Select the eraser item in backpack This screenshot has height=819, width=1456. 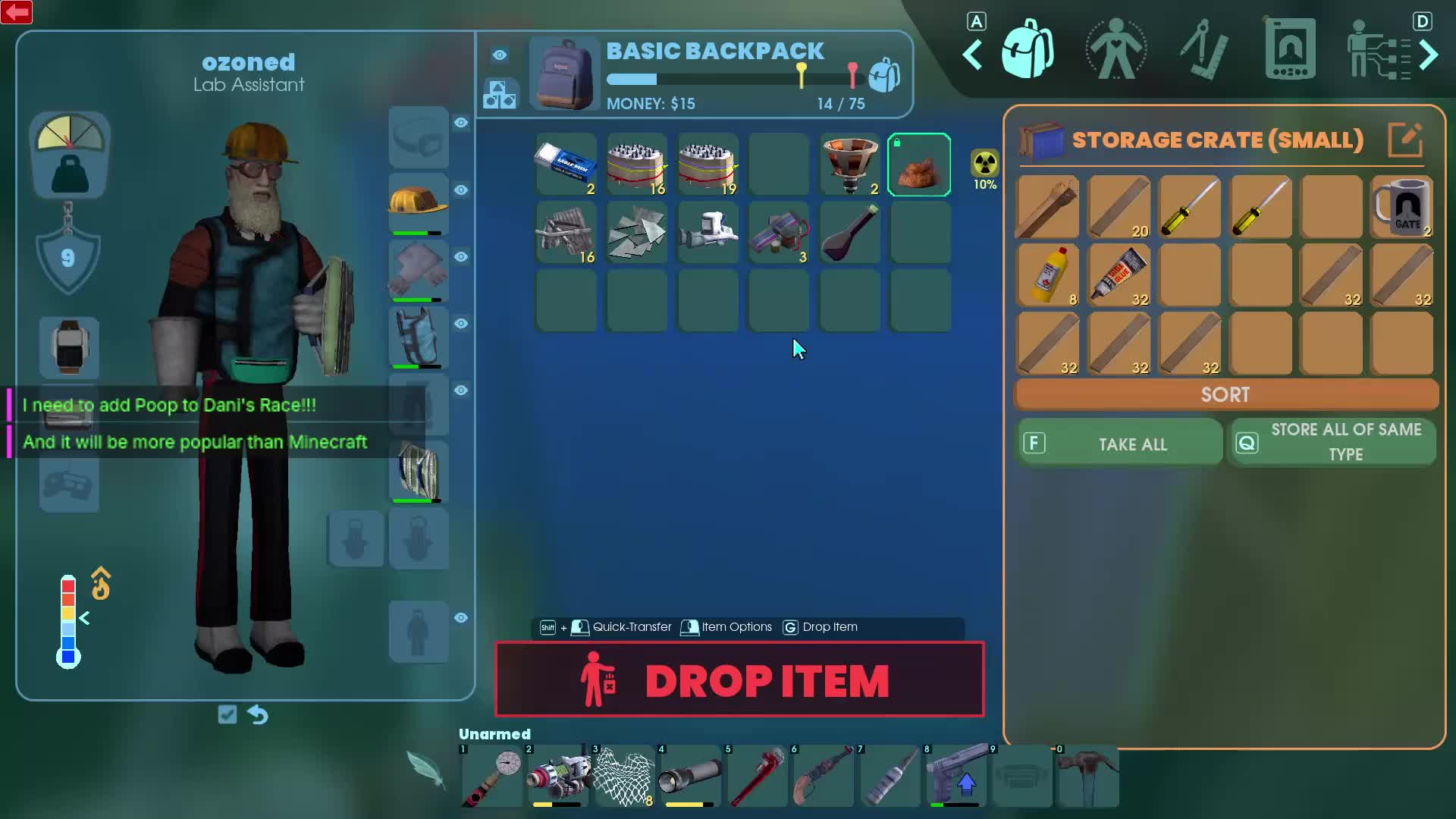tap(566, 165)
